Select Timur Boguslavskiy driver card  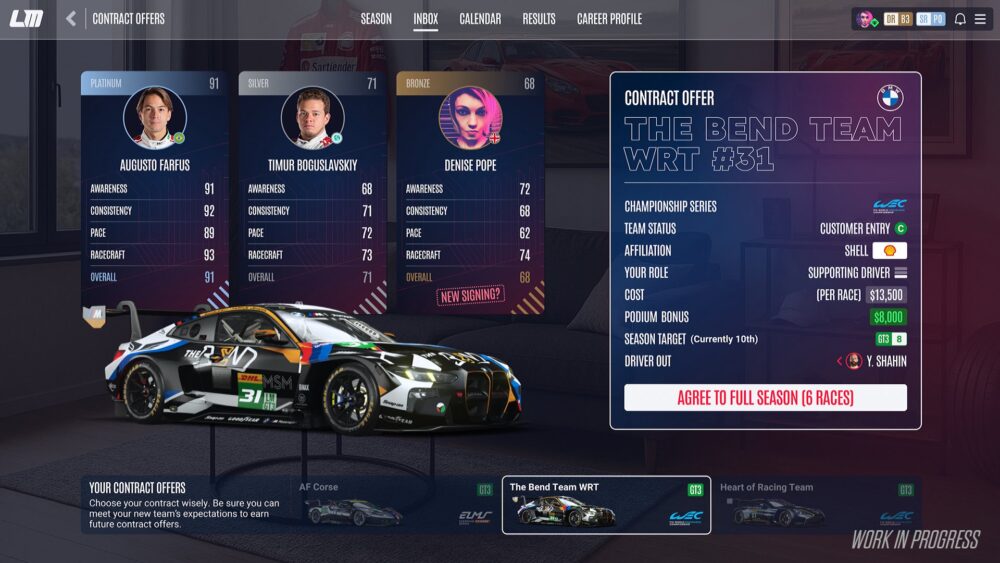pyautogui.click(x=312, y=190)
